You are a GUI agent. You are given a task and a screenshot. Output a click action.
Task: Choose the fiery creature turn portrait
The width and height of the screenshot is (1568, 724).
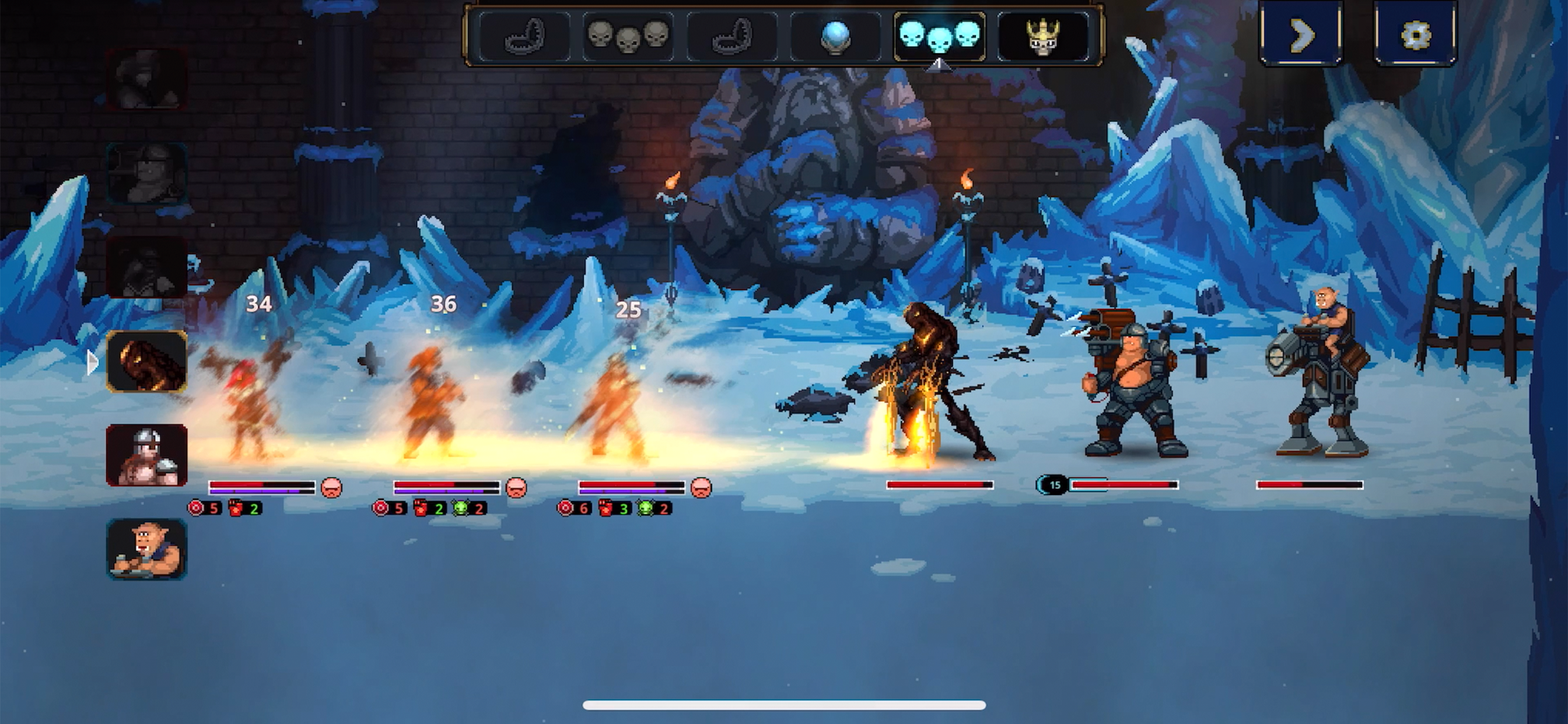coord(146,361)
